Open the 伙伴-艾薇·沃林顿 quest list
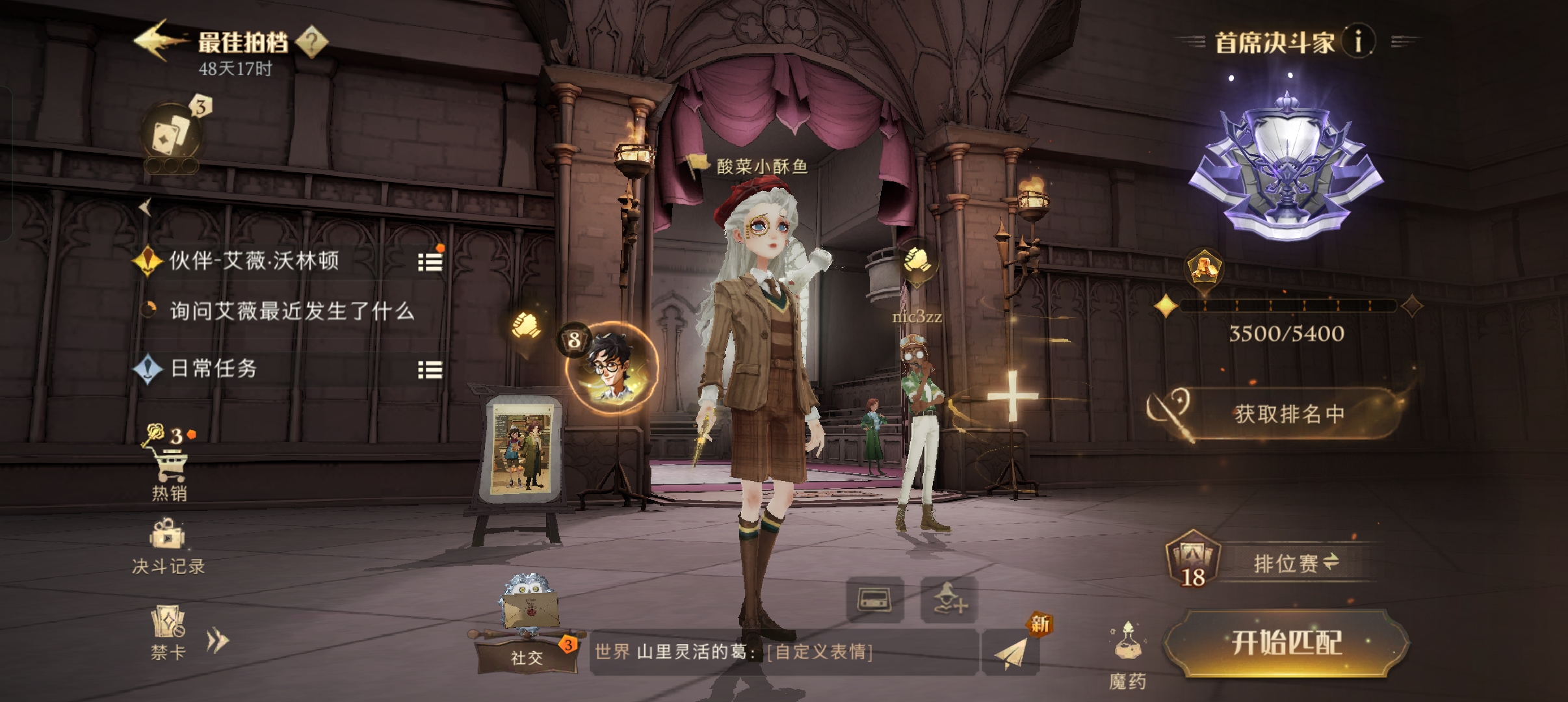Viewport: 1568px width, 702px height. (430, 262)
